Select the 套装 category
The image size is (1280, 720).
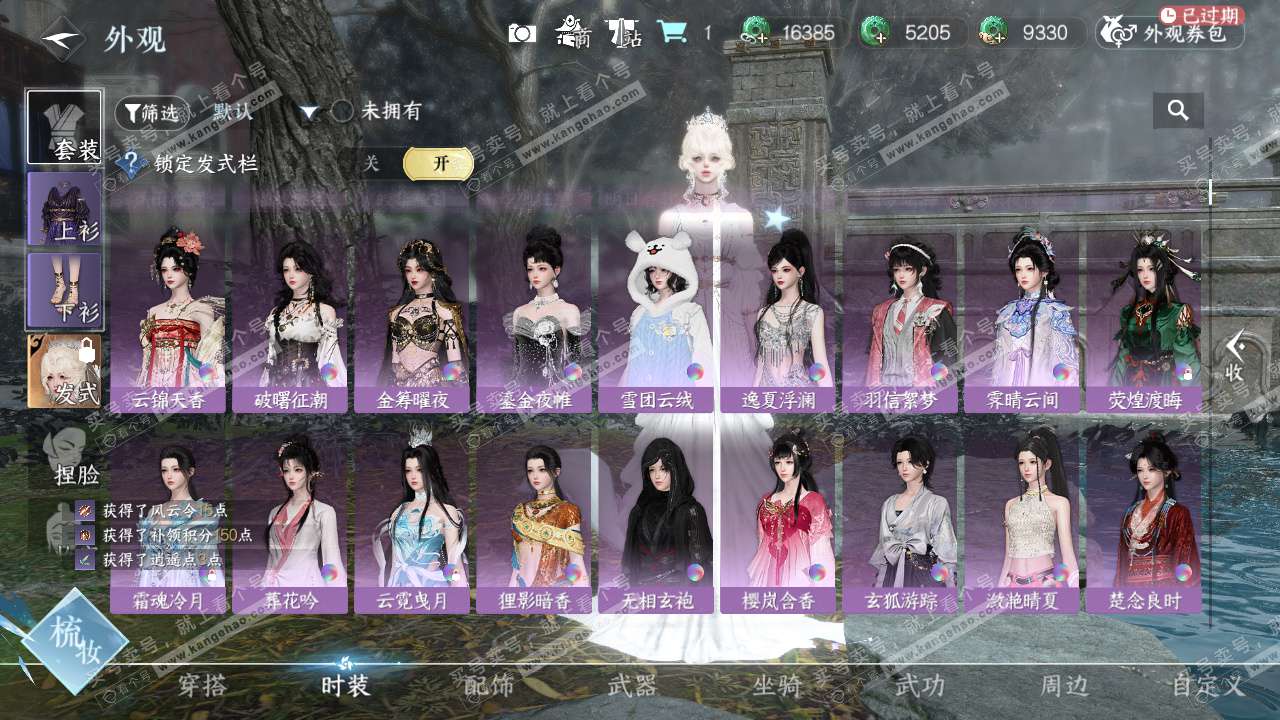click(x=64, y=127)
